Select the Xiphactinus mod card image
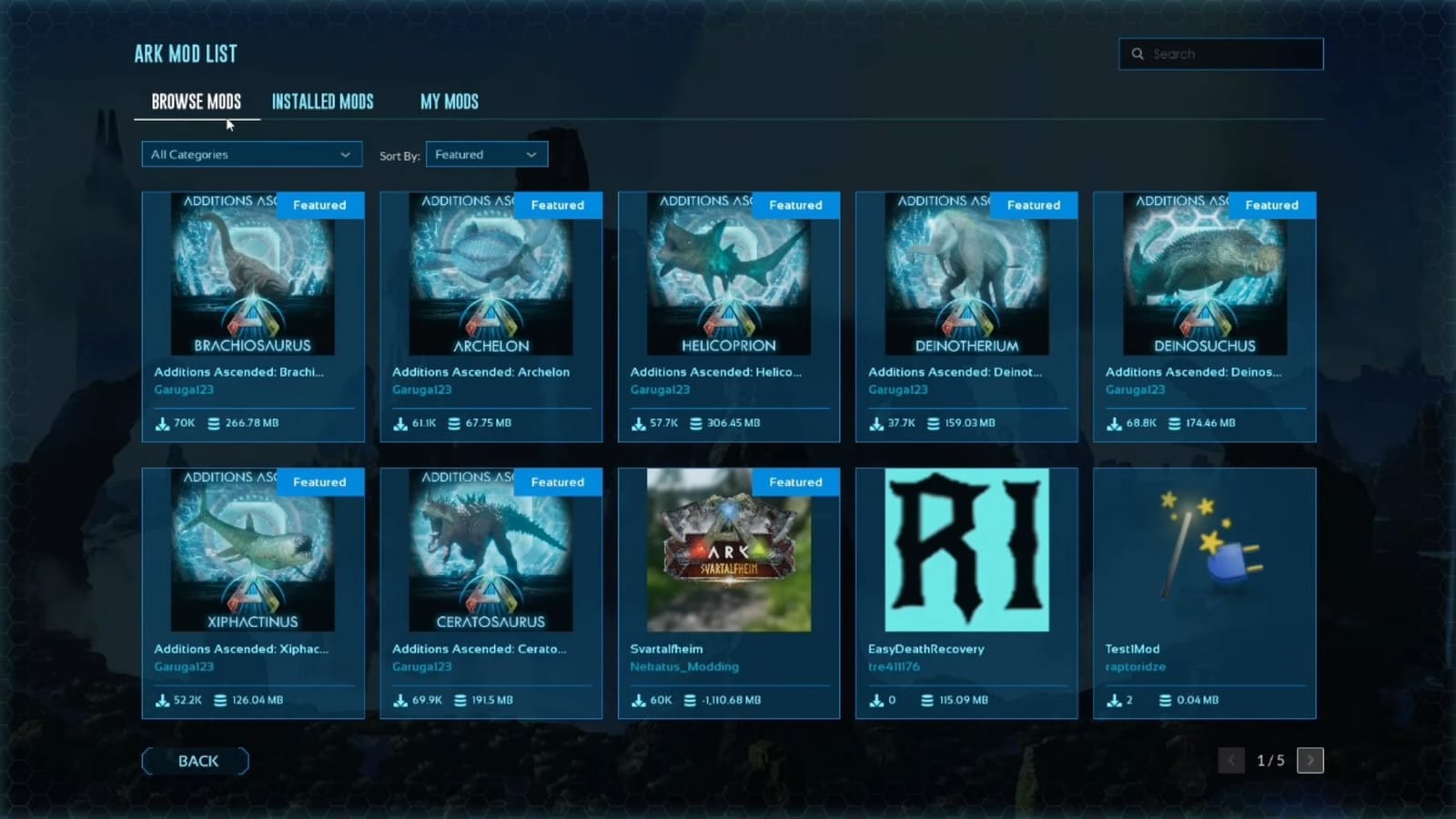This screenshot has height=819, width=1456. [253, 551]
